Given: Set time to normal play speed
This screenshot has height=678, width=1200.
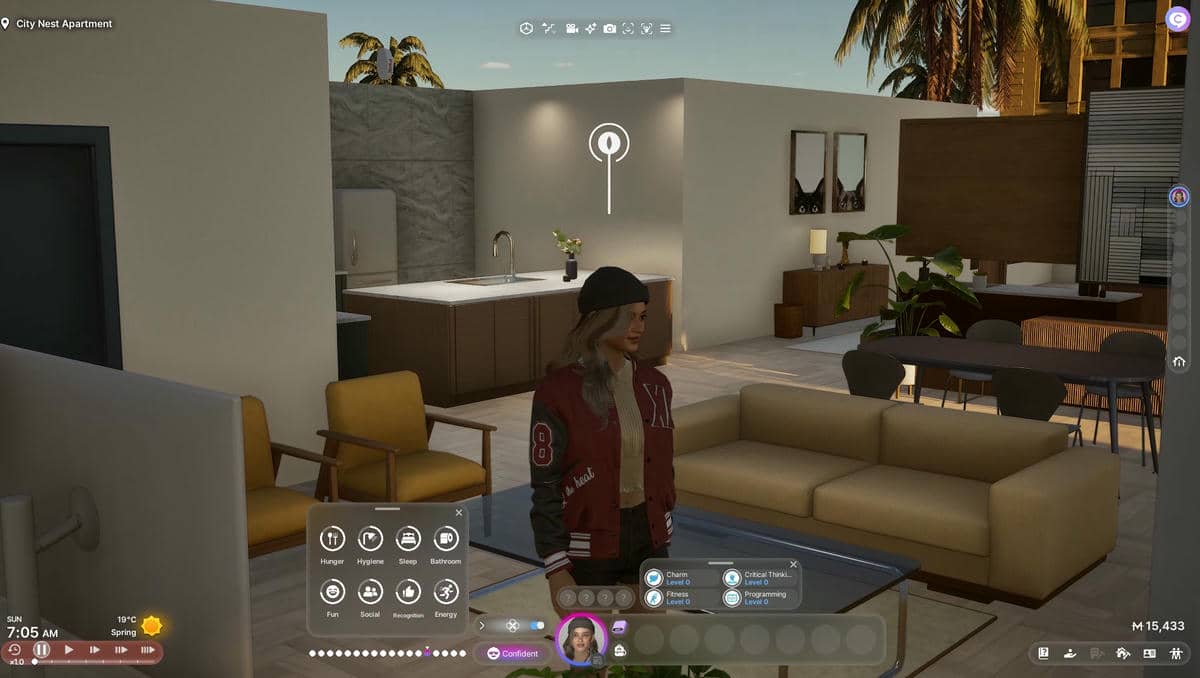Looking at the screenshot, I should pyautogui.click(x=69, y=650).
